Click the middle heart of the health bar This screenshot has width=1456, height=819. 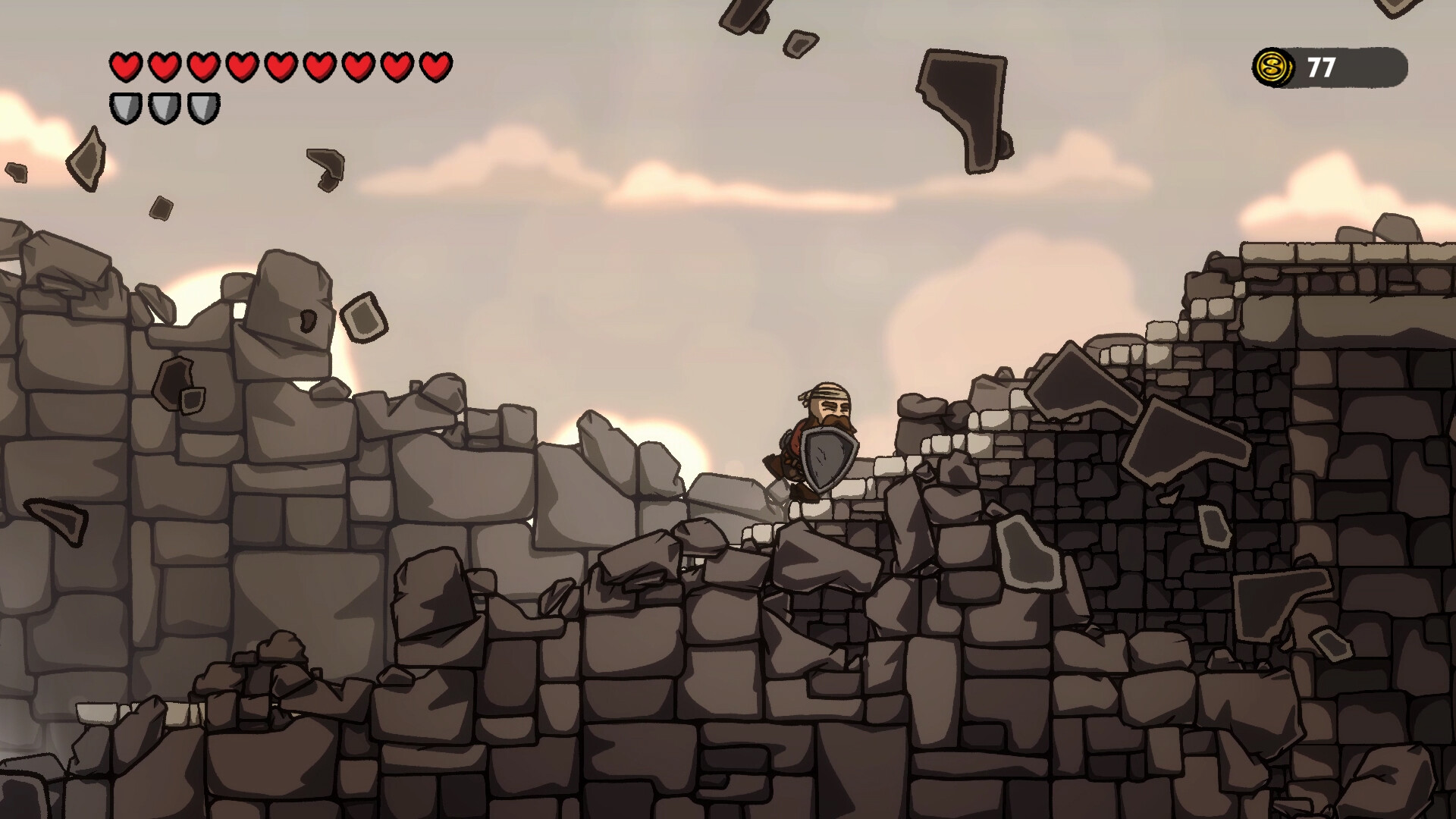click(x=281, y=67)
